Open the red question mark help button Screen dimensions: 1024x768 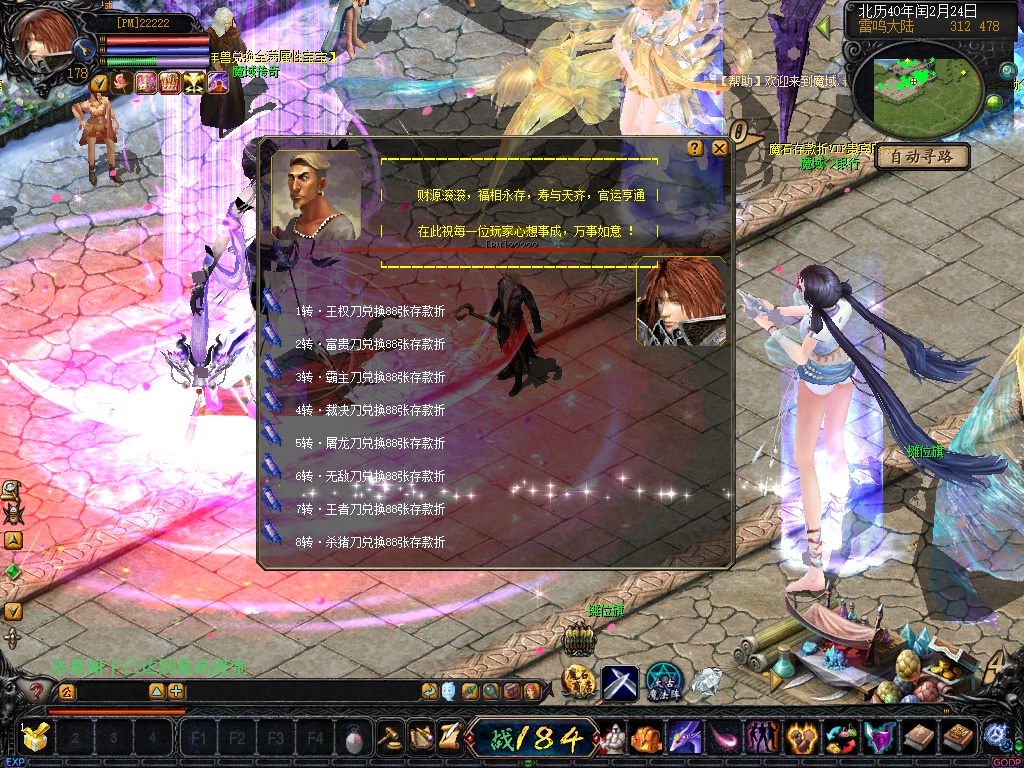click(x=38, y=691)
